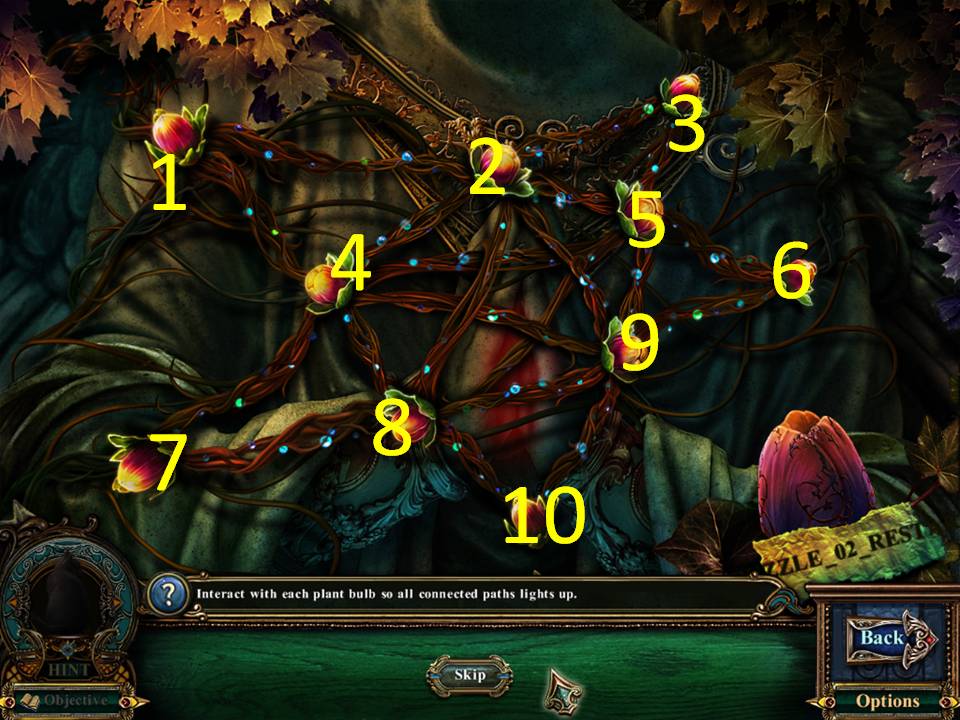Activate the plant bulb numbered 6
Screen dimensions: 960x720
click(x=803, y=273)
